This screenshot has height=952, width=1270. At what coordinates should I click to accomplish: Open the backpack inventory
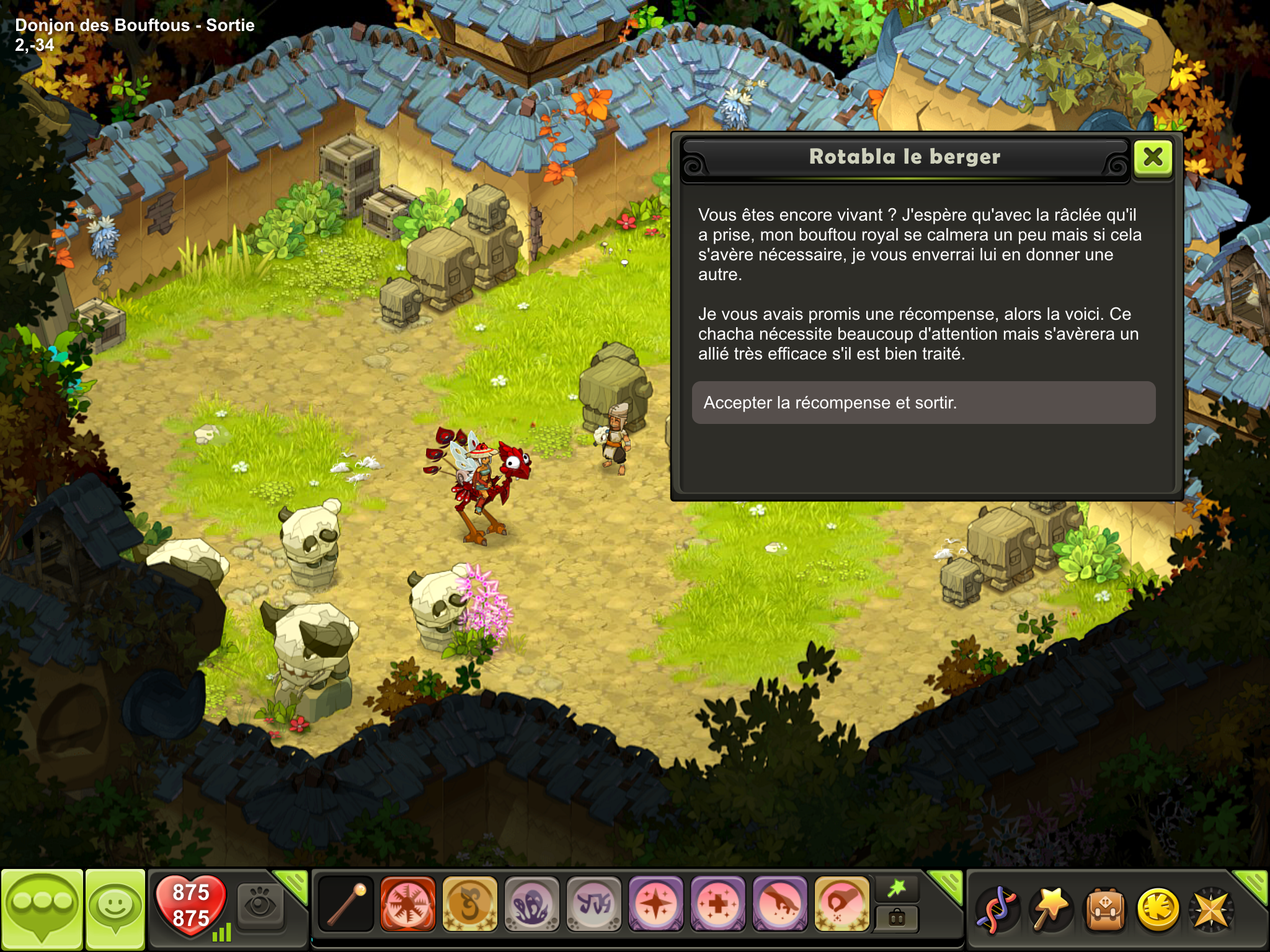[x=1104, y=910]
